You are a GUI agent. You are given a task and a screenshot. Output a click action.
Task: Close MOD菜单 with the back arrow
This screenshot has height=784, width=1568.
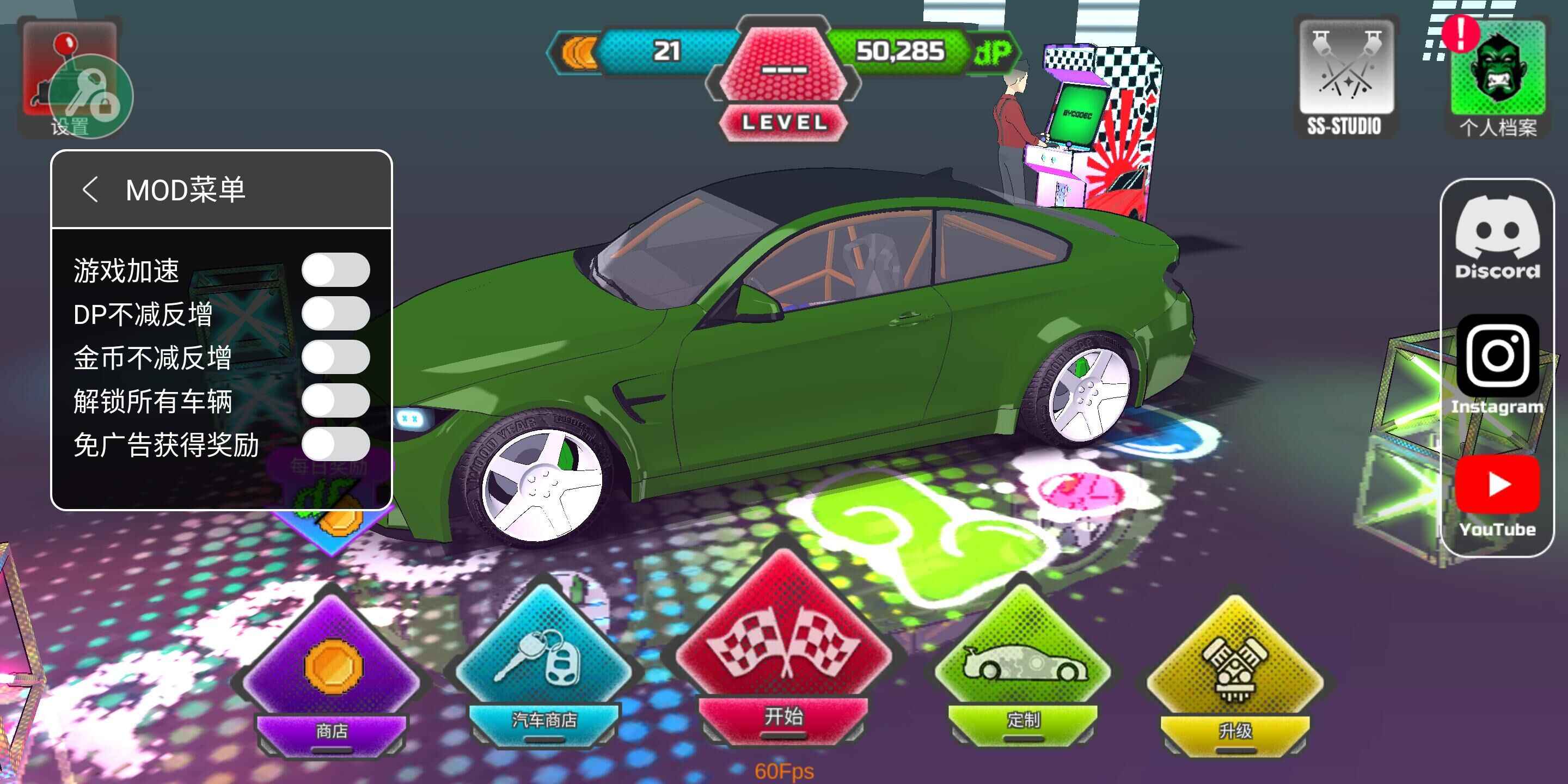[91, 190]
